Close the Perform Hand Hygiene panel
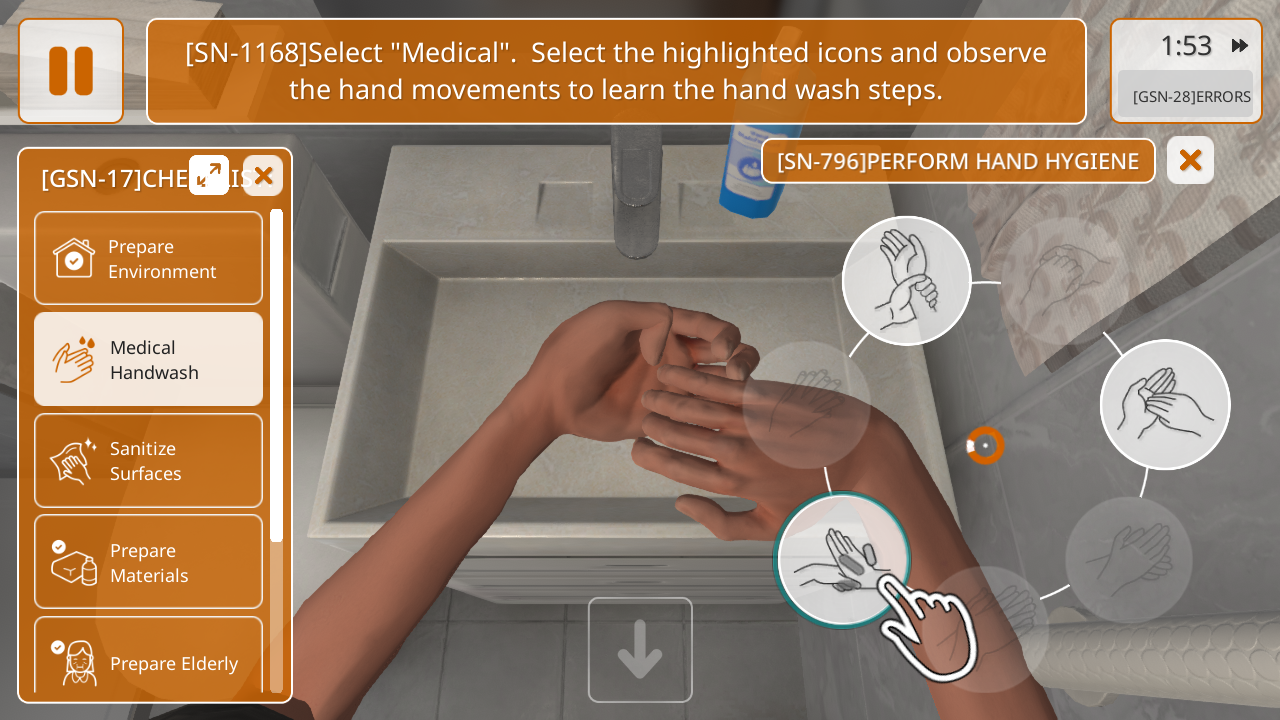Viewport: 1280px width, 720px height. [1190, 160]
